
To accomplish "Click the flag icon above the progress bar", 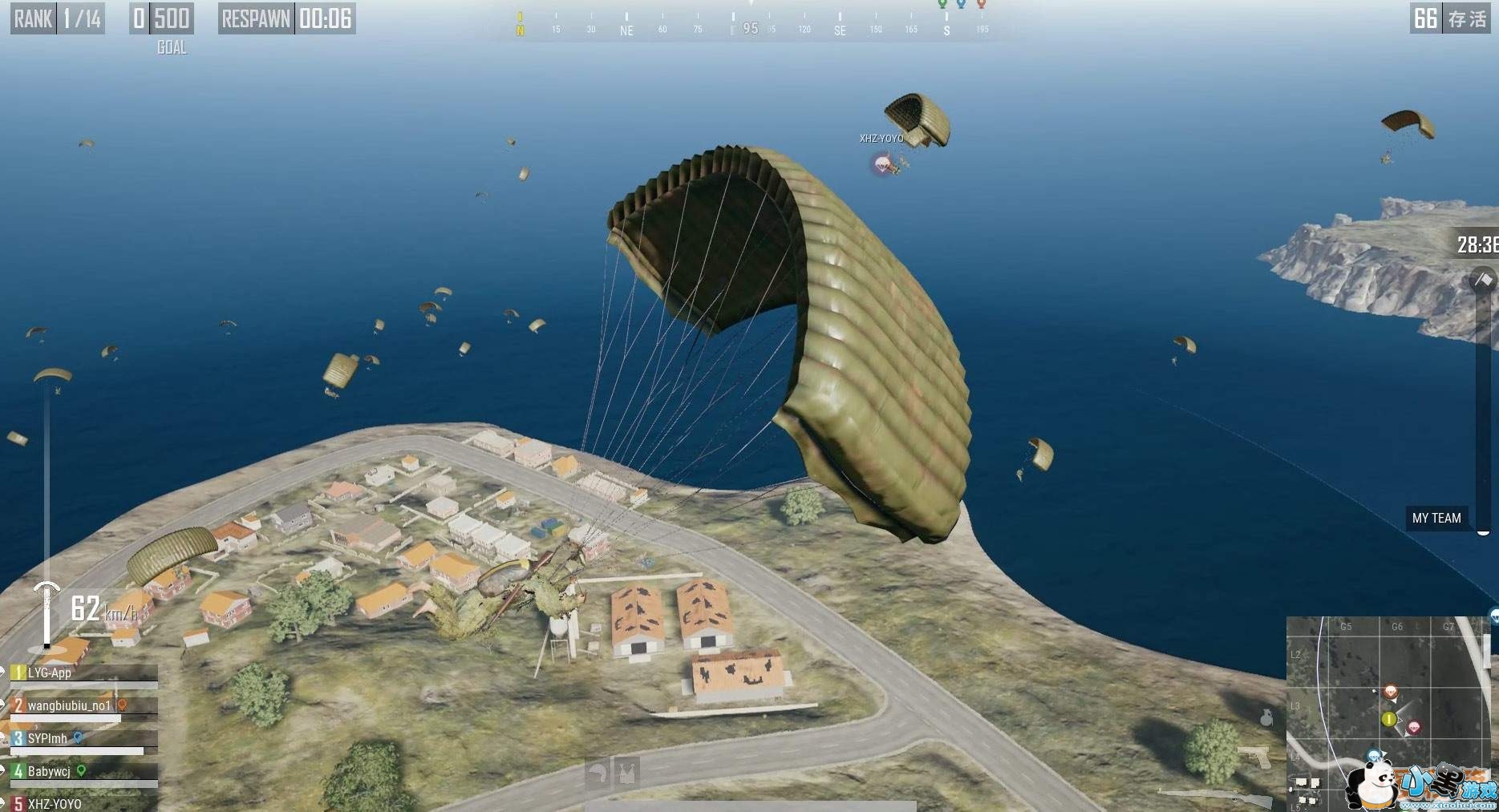I will tap(1483, 280).
